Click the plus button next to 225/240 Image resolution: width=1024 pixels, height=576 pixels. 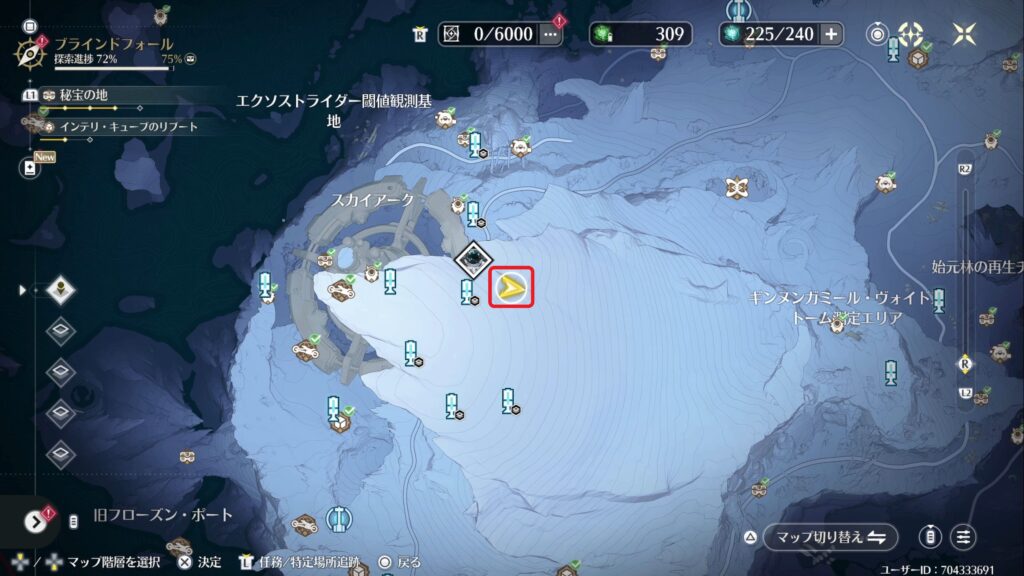pyautogui.click(x=831, y=34)
